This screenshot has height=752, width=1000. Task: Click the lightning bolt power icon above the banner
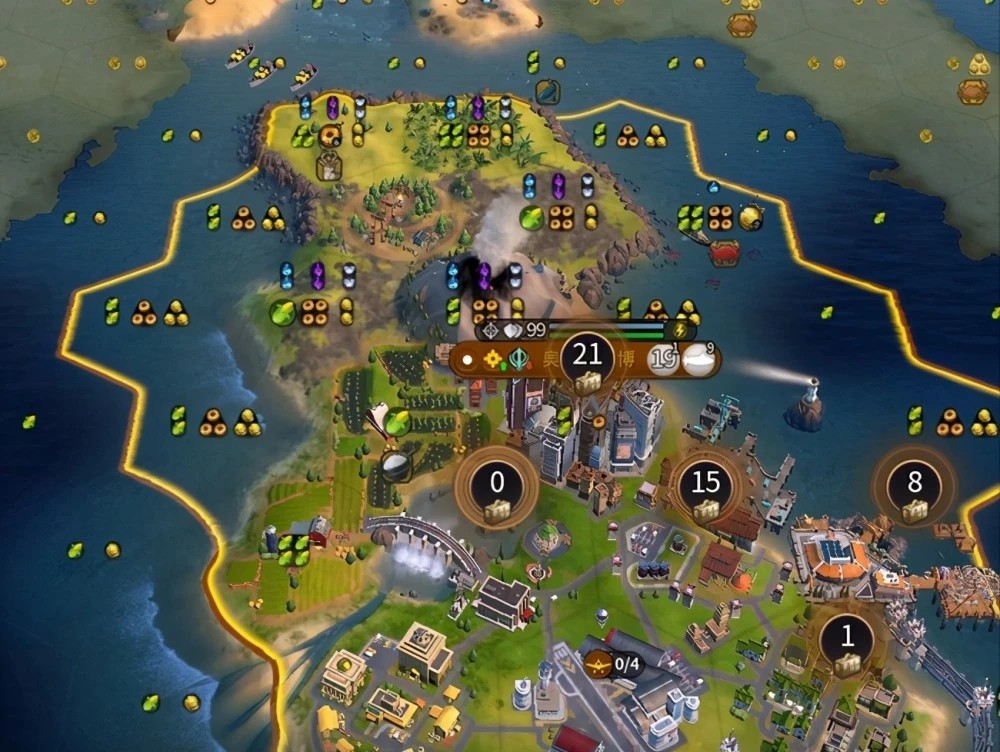click(x=682, y=330)
